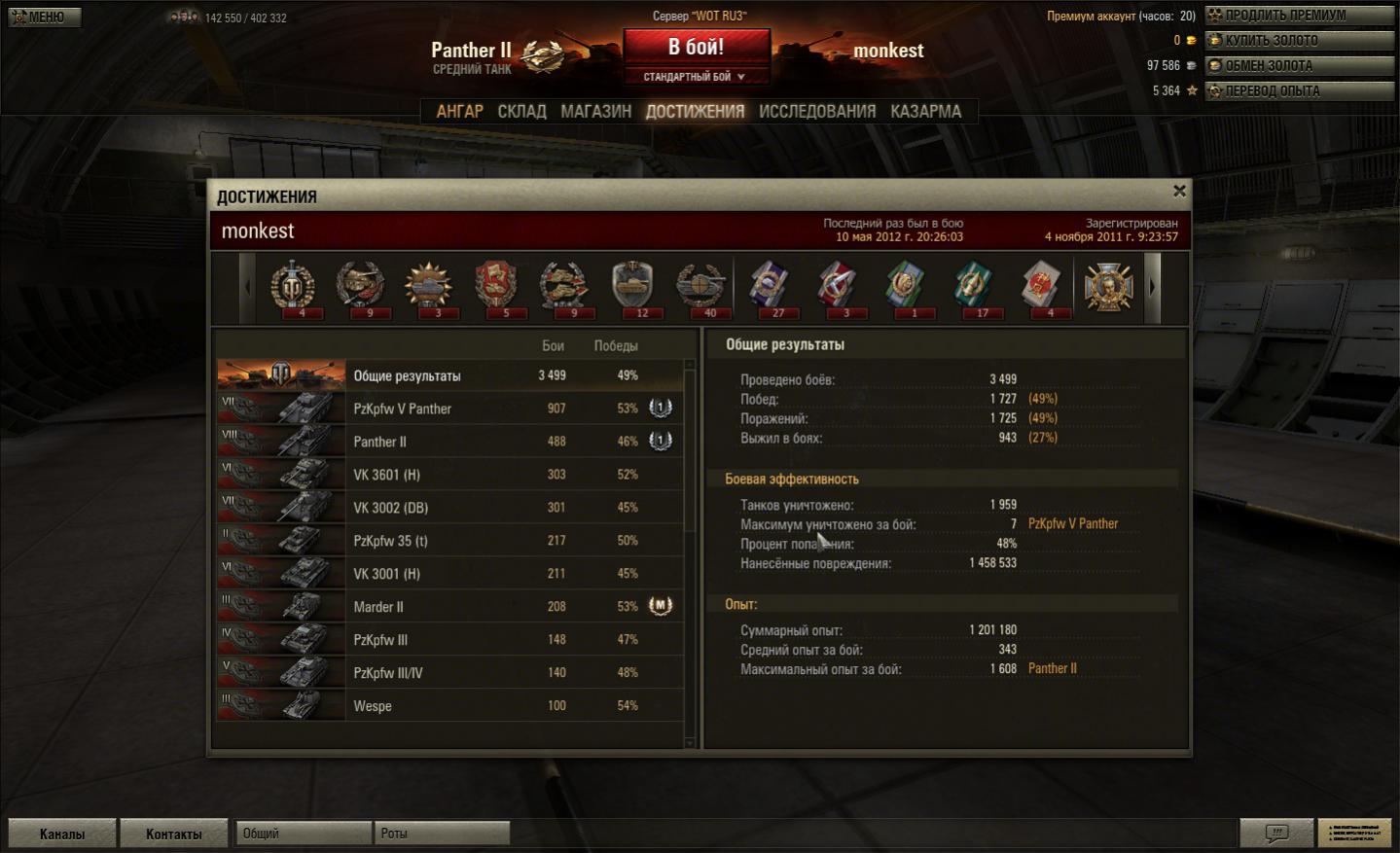Open the МЕНЮ button

(44, 17)
